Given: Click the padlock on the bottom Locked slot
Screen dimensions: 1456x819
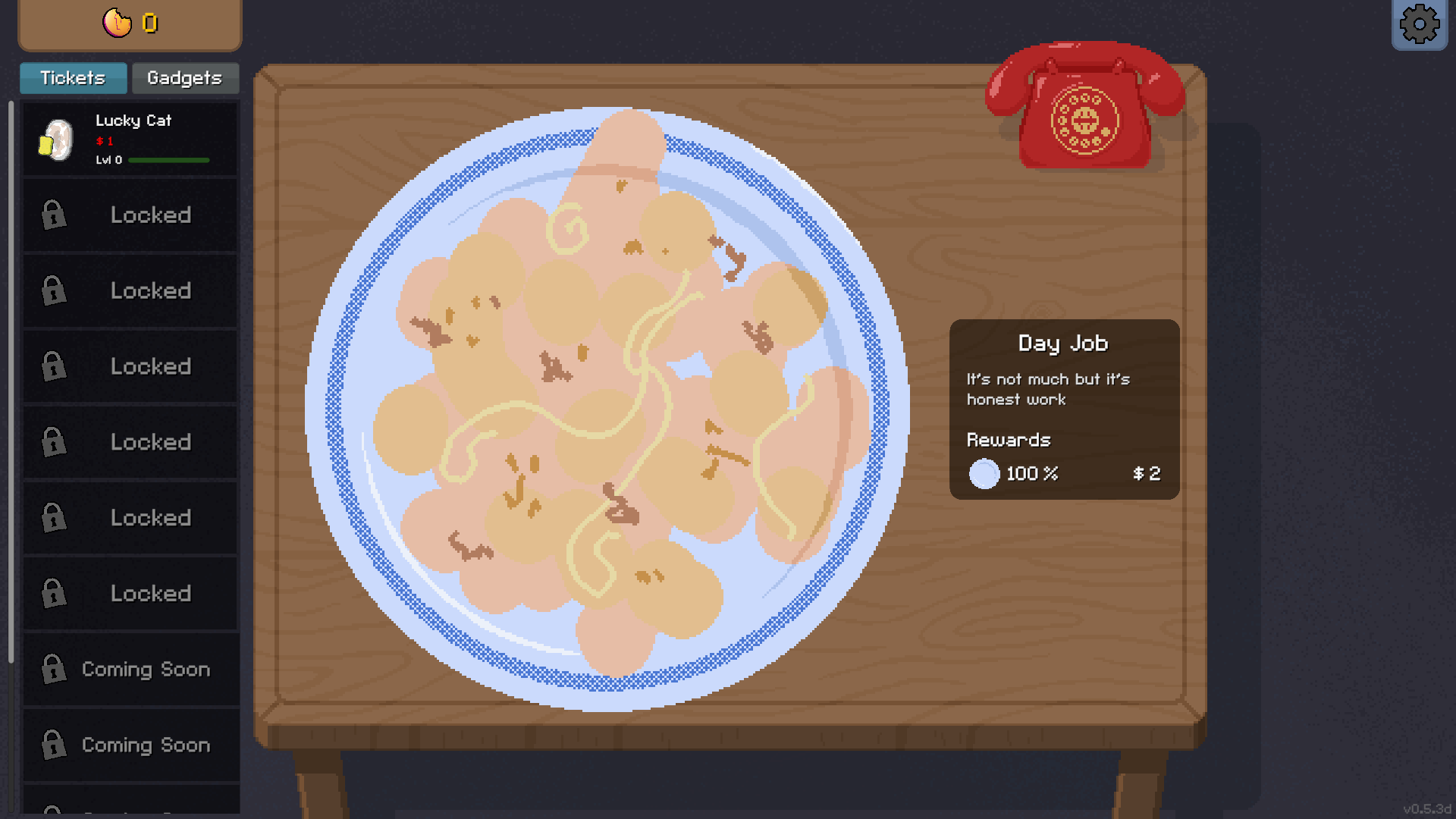Looking at the screenshot, I should (x=52, y=594).
